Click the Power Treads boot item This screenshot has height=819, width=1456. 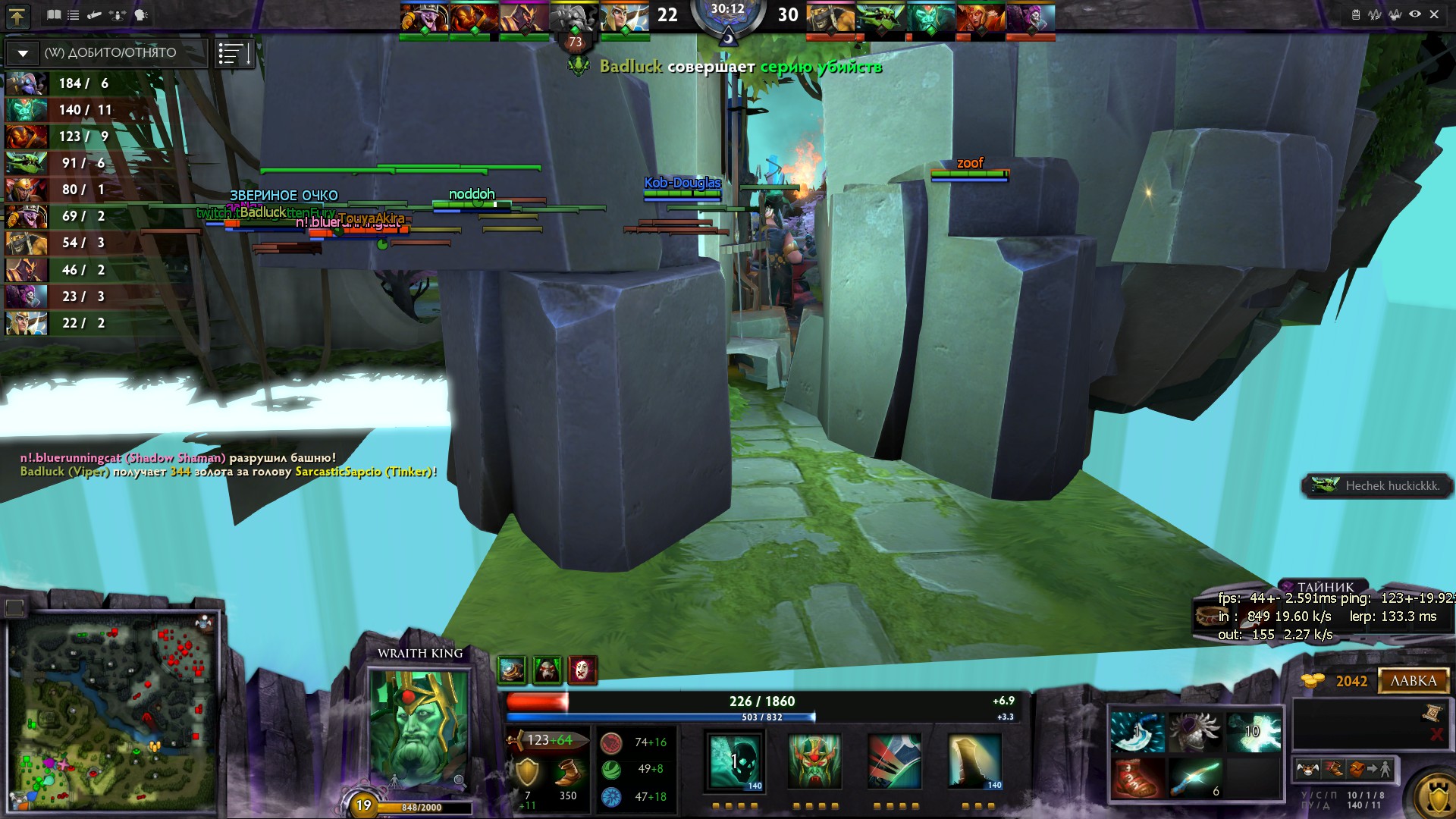click(1137, 779)
